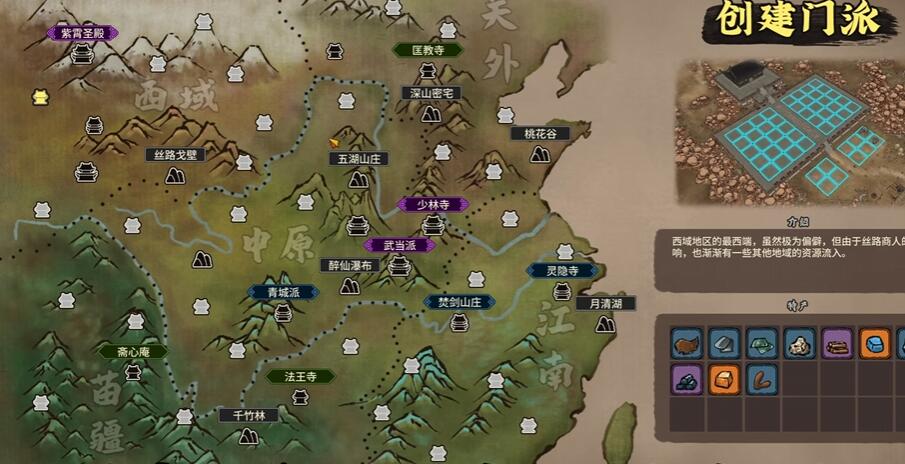Click the 斋心庵 map marker
Viewport: 905px width, 464px height.
point(132,352)
